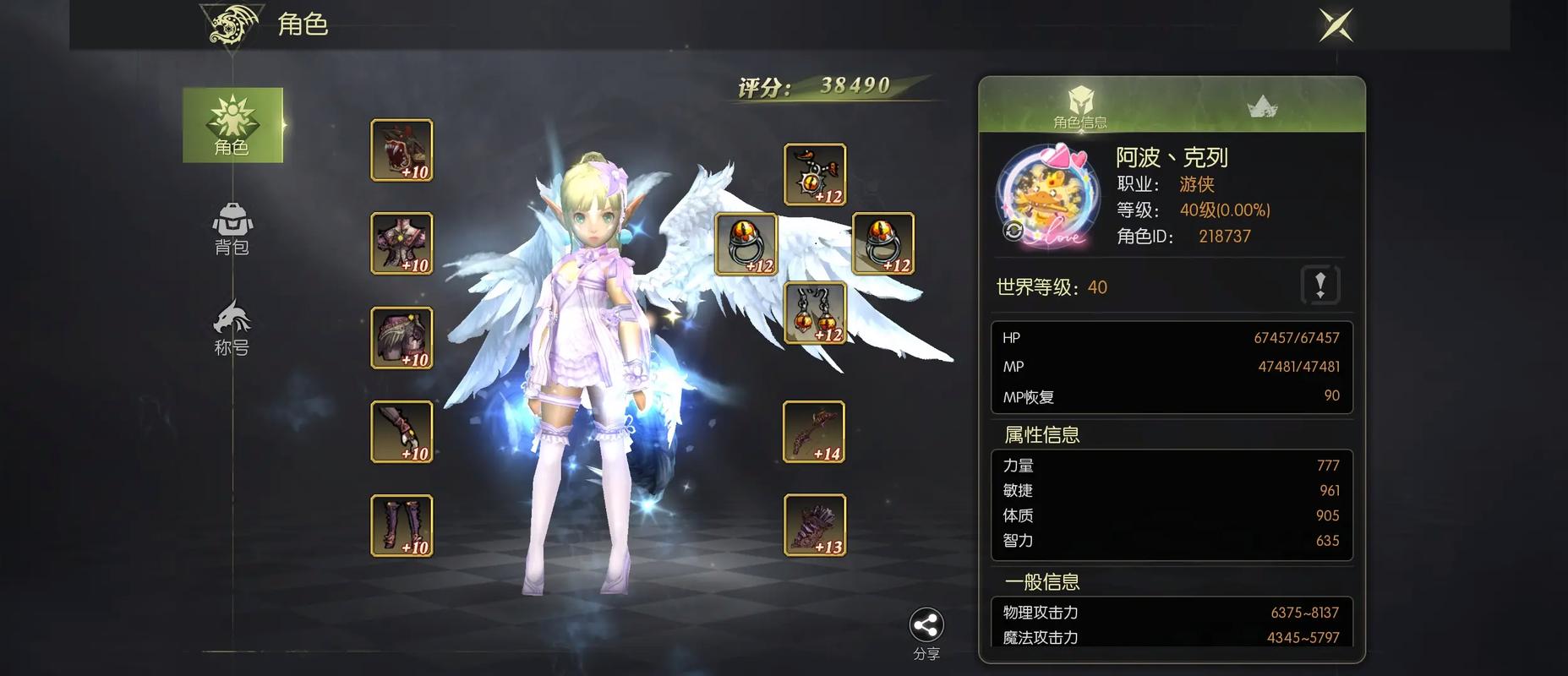Select the +14 main weapon slot

[814, 432]
